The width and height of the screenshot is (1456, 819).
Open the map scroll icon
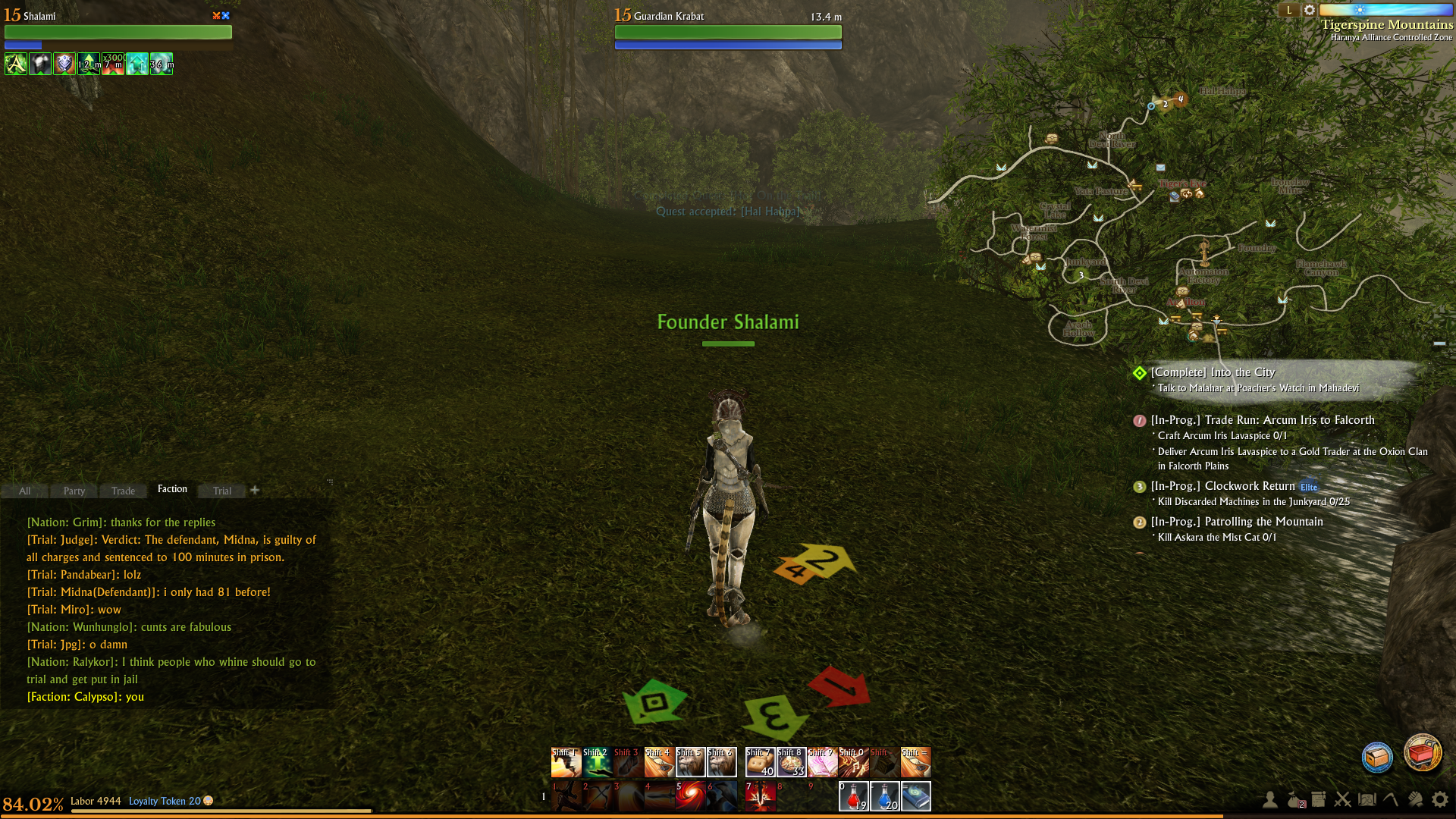coord(1367,799)
